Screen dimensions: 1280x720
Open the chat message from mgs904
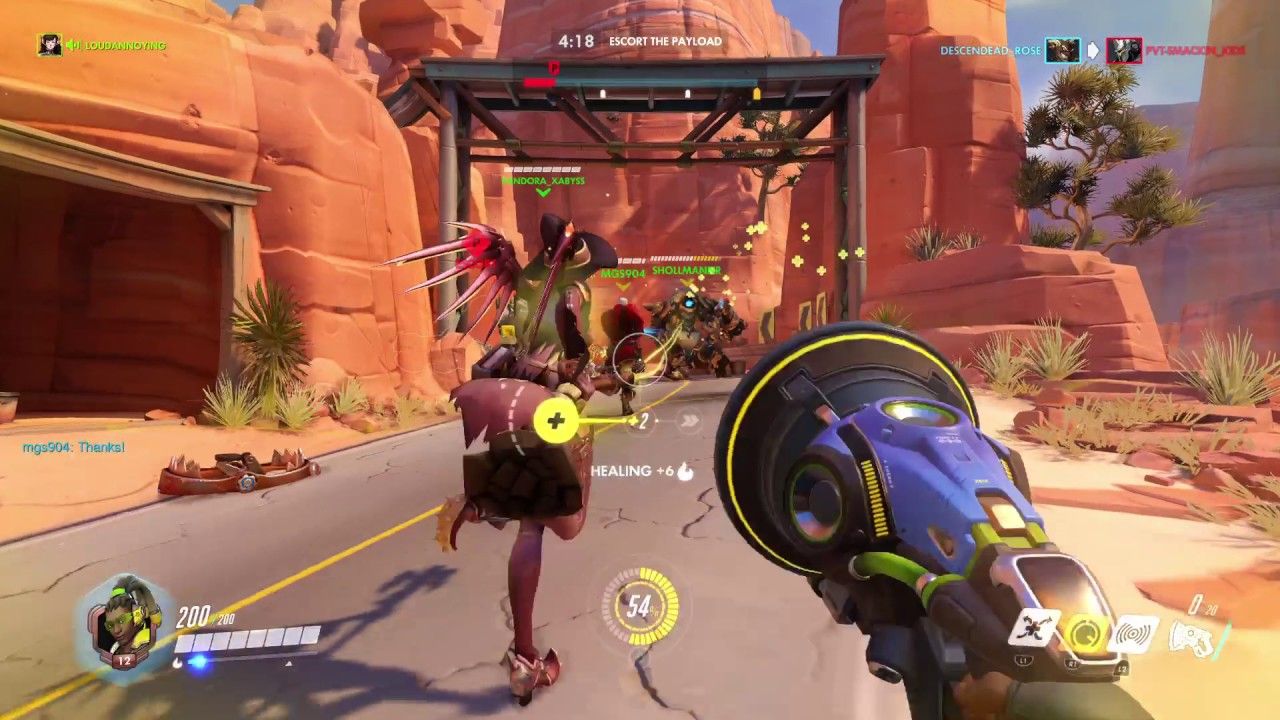74,447
